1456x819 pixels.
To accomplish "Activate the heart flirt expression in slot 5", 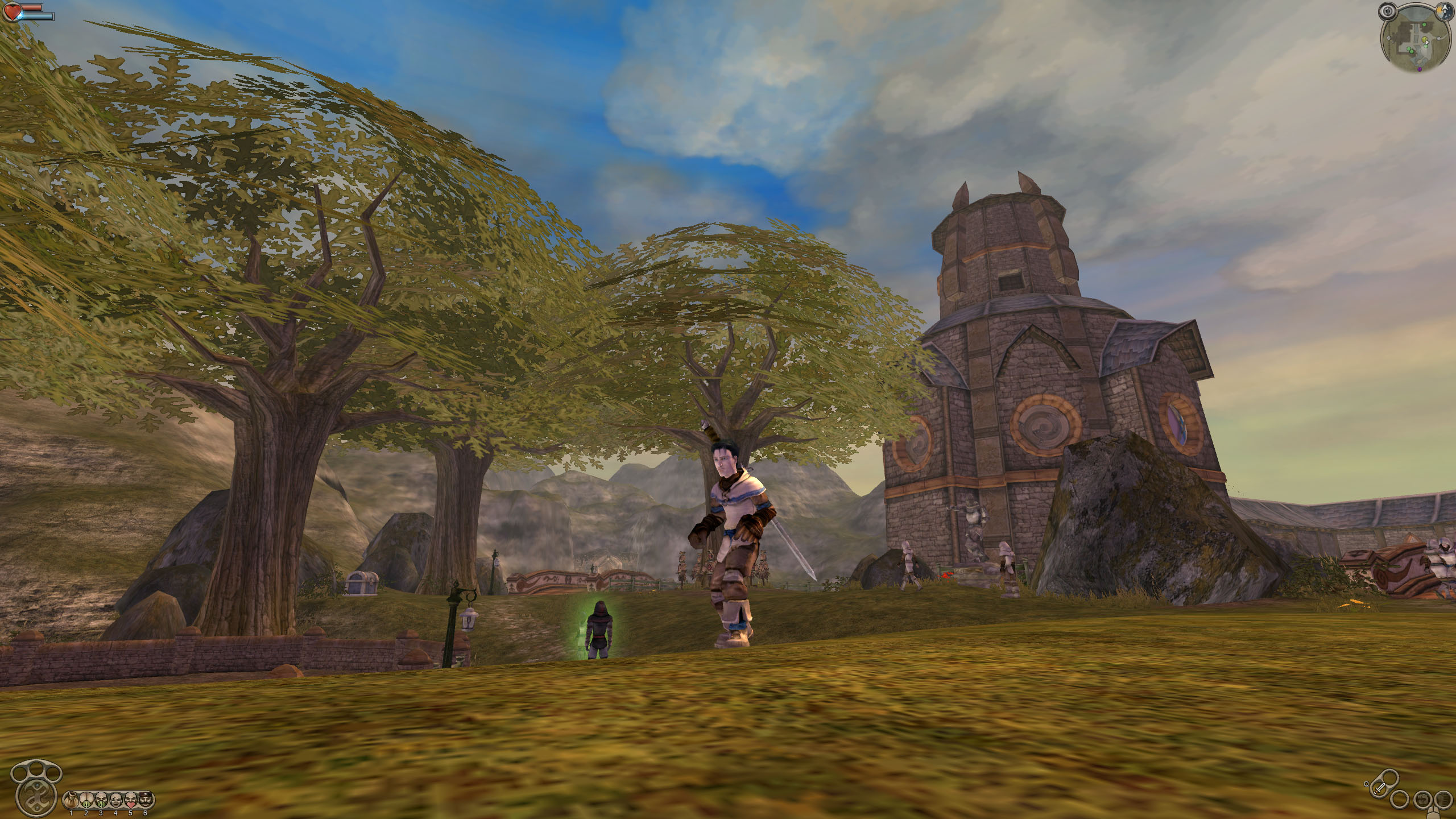I will point(130,800).
